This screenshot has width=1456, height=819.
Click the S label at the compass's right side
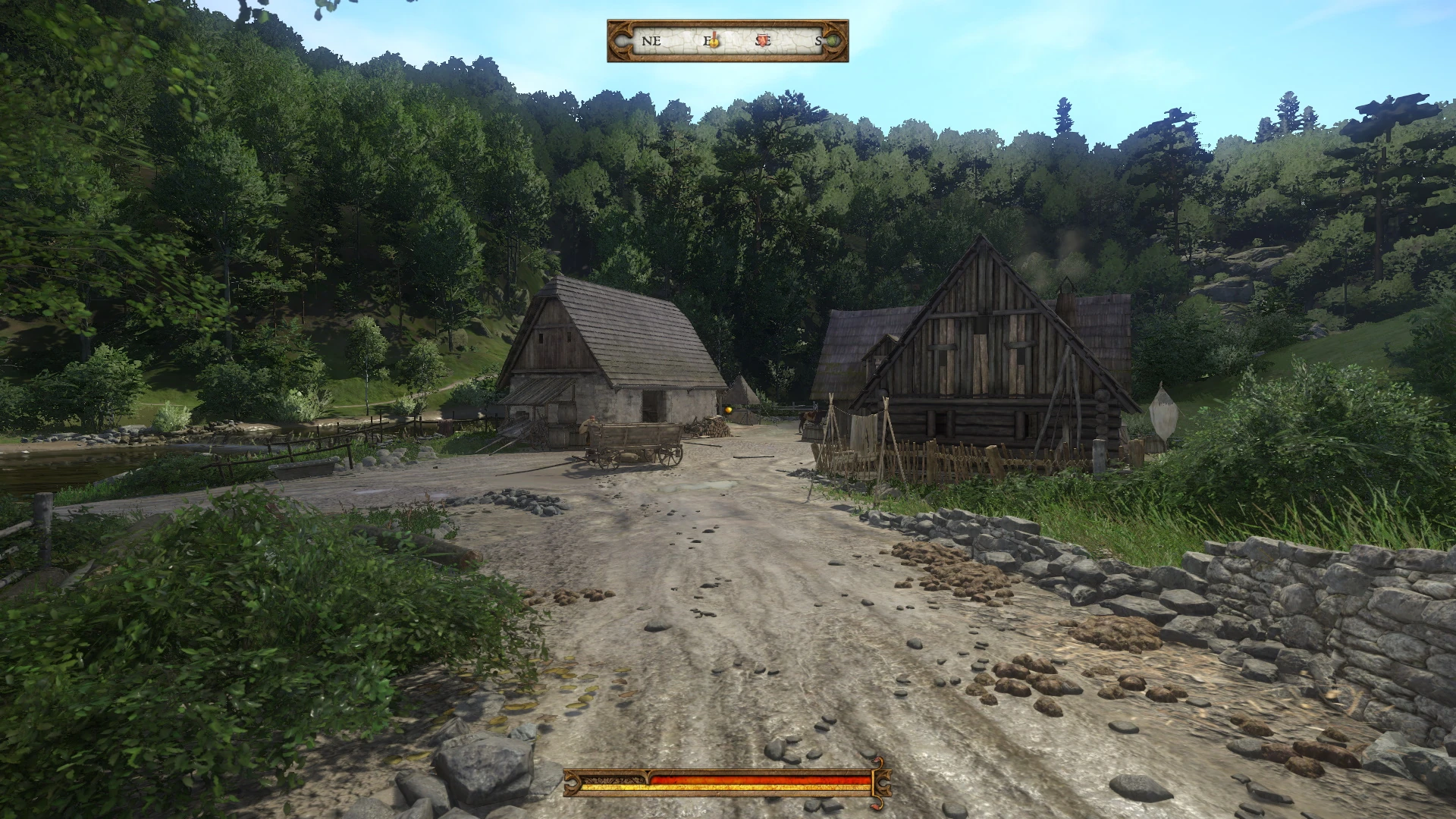click(x=818, y=40)
